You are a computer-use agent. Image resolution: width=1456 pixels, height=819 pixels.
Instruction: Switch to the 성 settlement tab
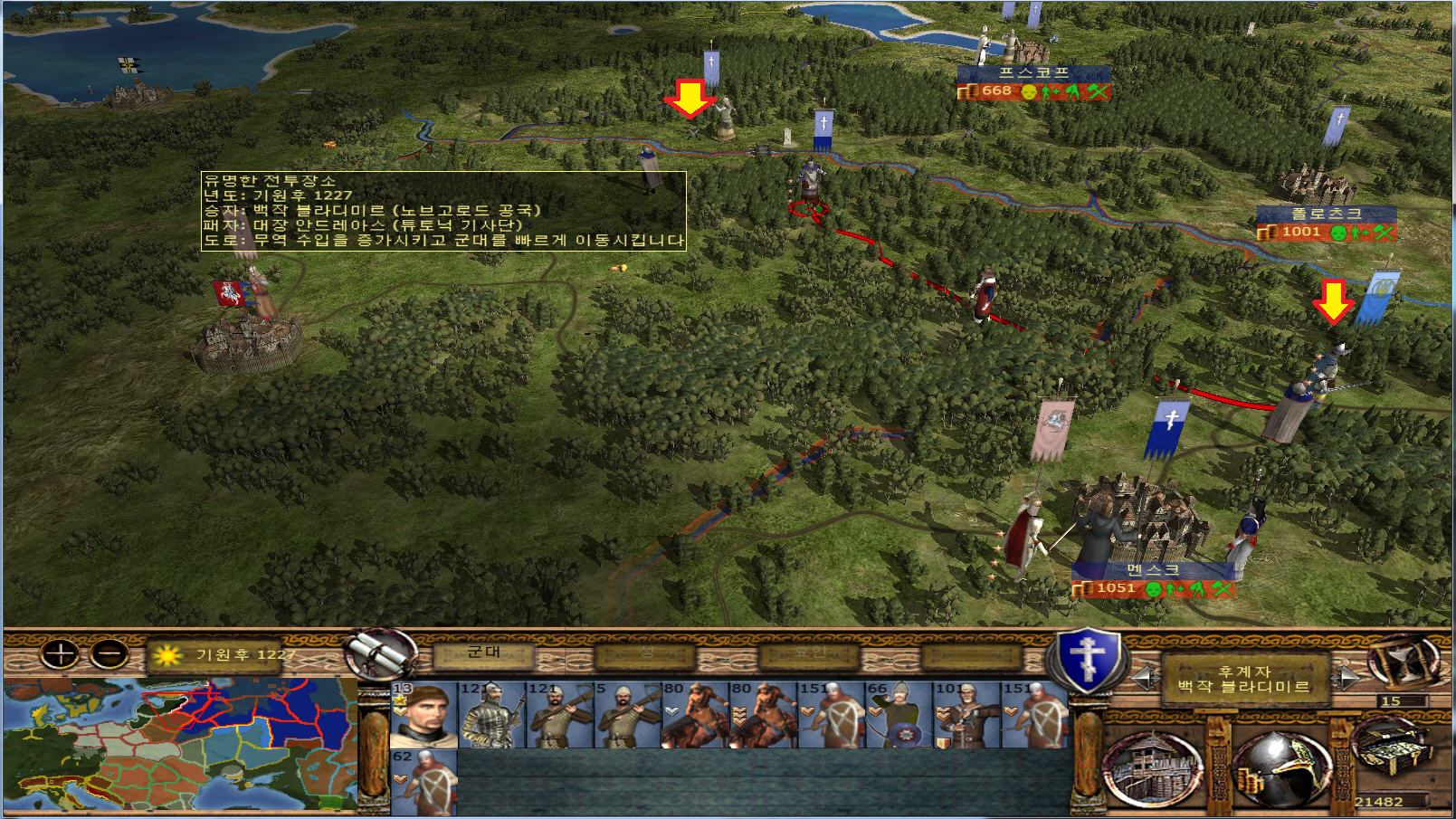tap(646, 653)
